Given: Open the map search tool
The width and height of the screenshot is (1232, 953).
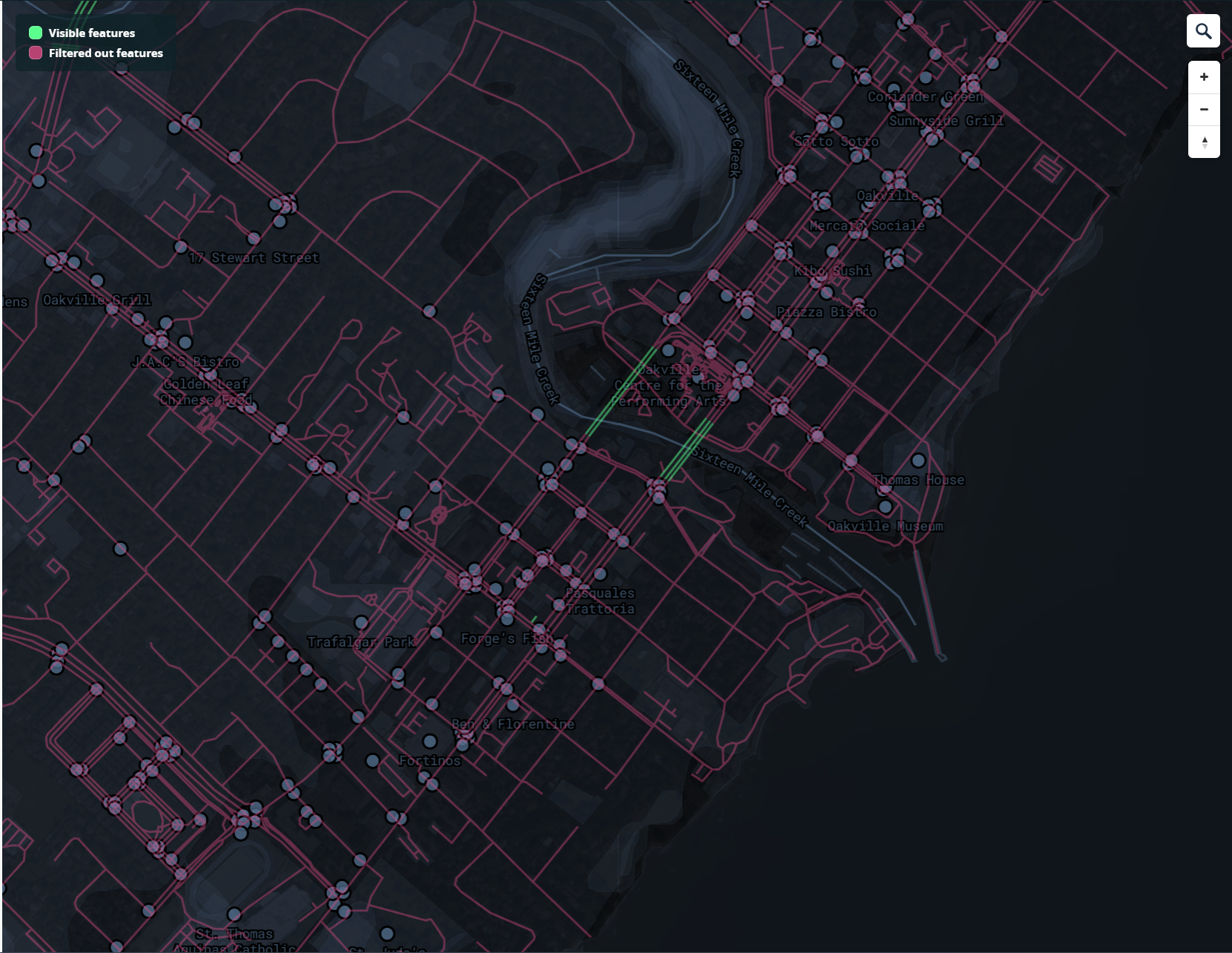Looking at the screenshot, I should (x=1204, y=30).
